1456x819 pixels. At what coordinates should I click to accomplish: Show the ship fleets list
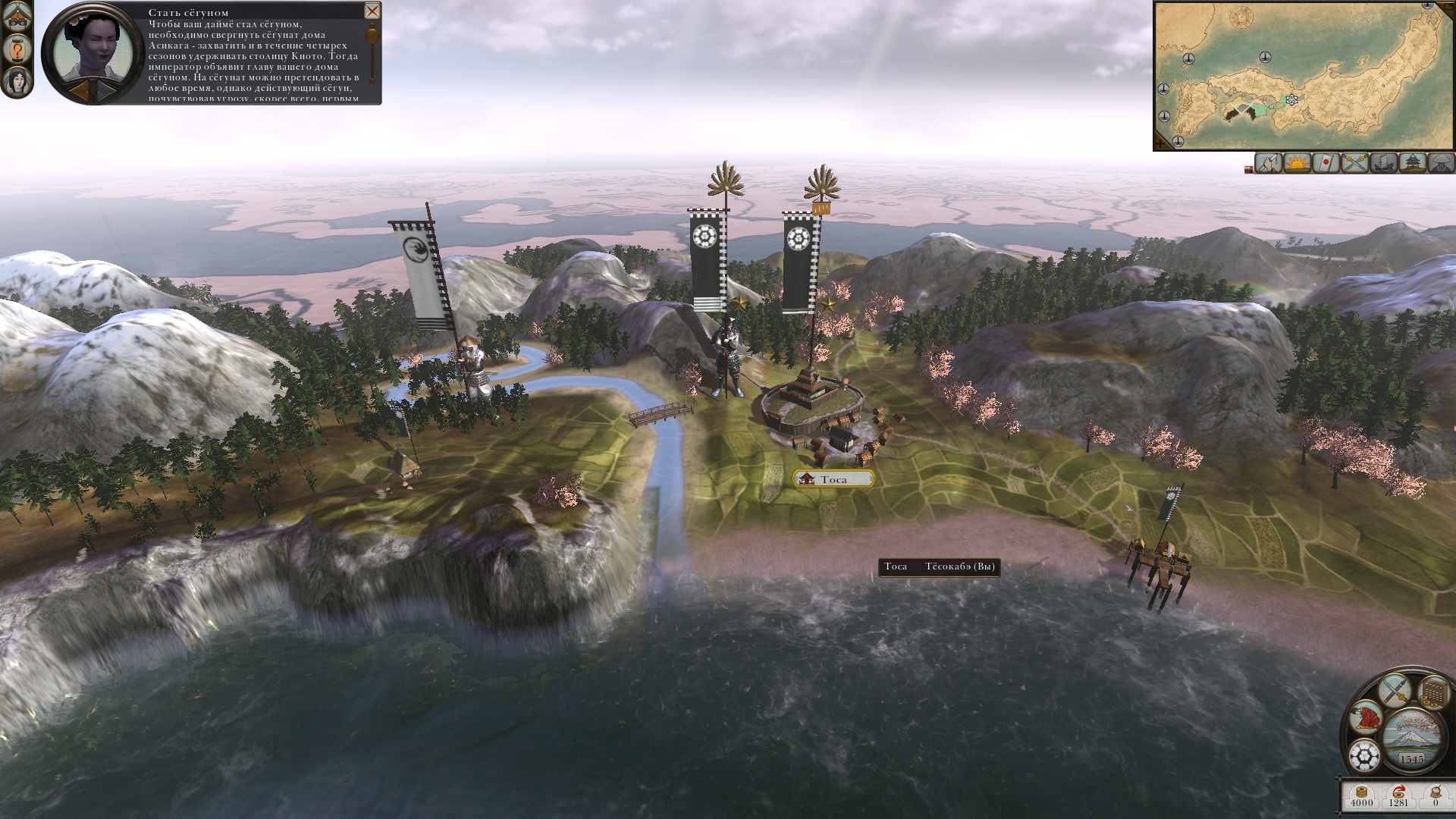coord(1382,163)
